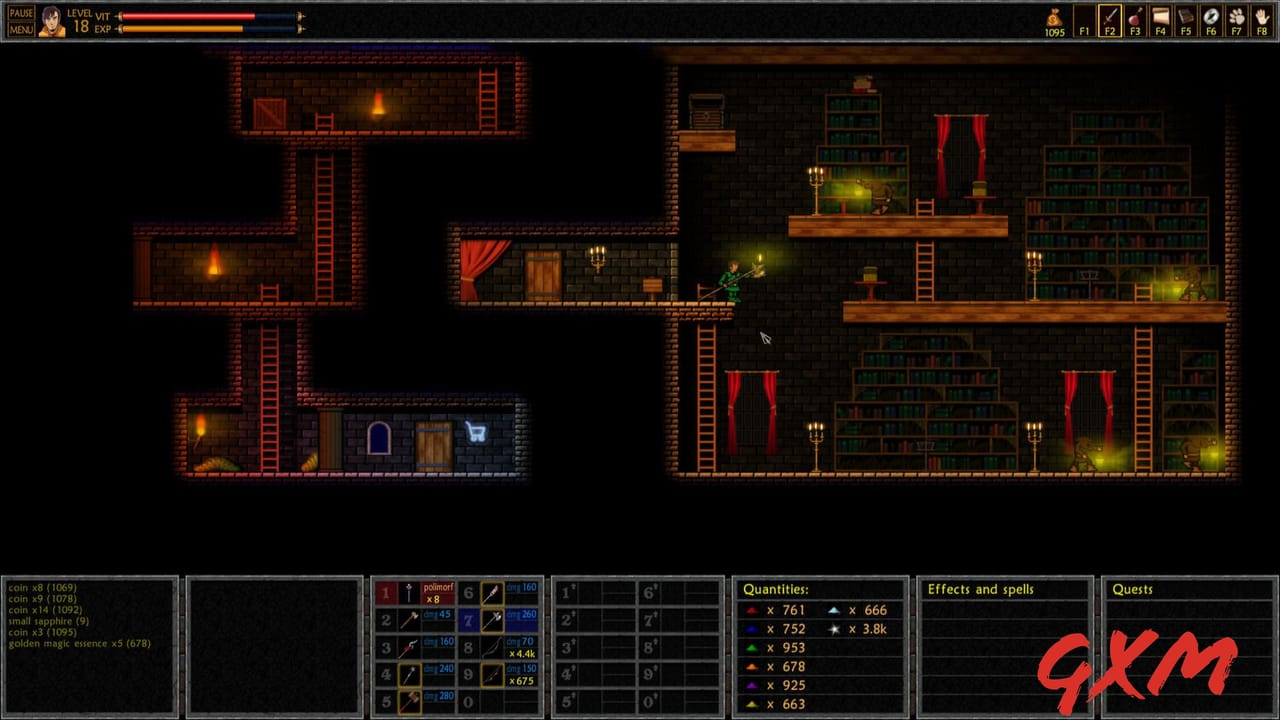Select the mace with dmg 240
The image size is (1280, 720).
(408, 675)
